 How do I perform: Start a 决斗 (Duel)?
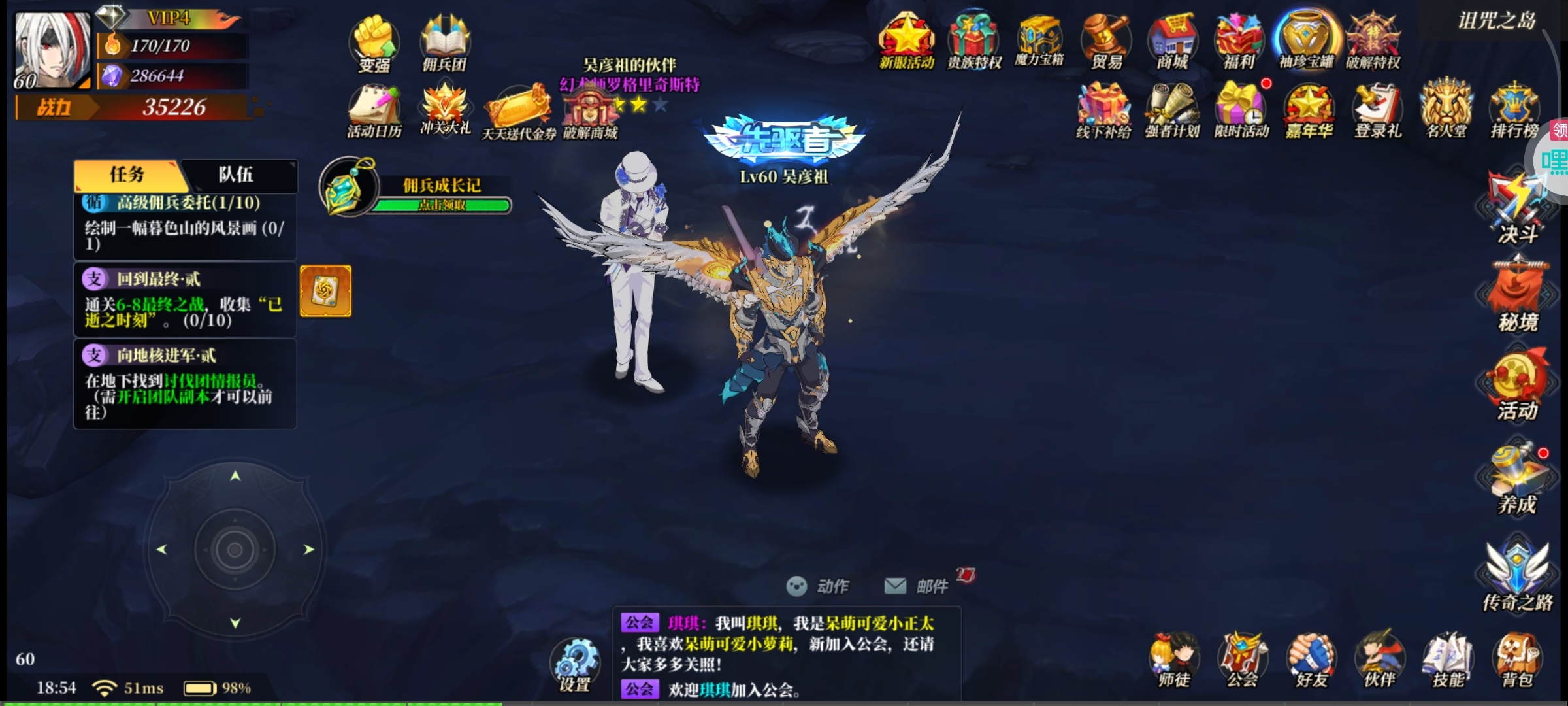click(x=1516, y=203)
